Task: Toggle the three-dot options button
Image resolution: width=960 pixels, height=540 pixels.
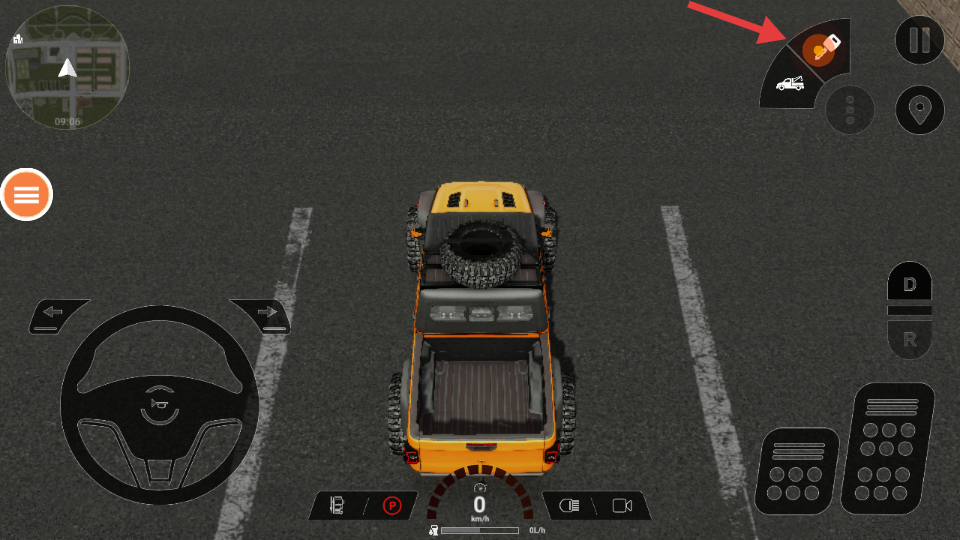Action: click(850, 110)
